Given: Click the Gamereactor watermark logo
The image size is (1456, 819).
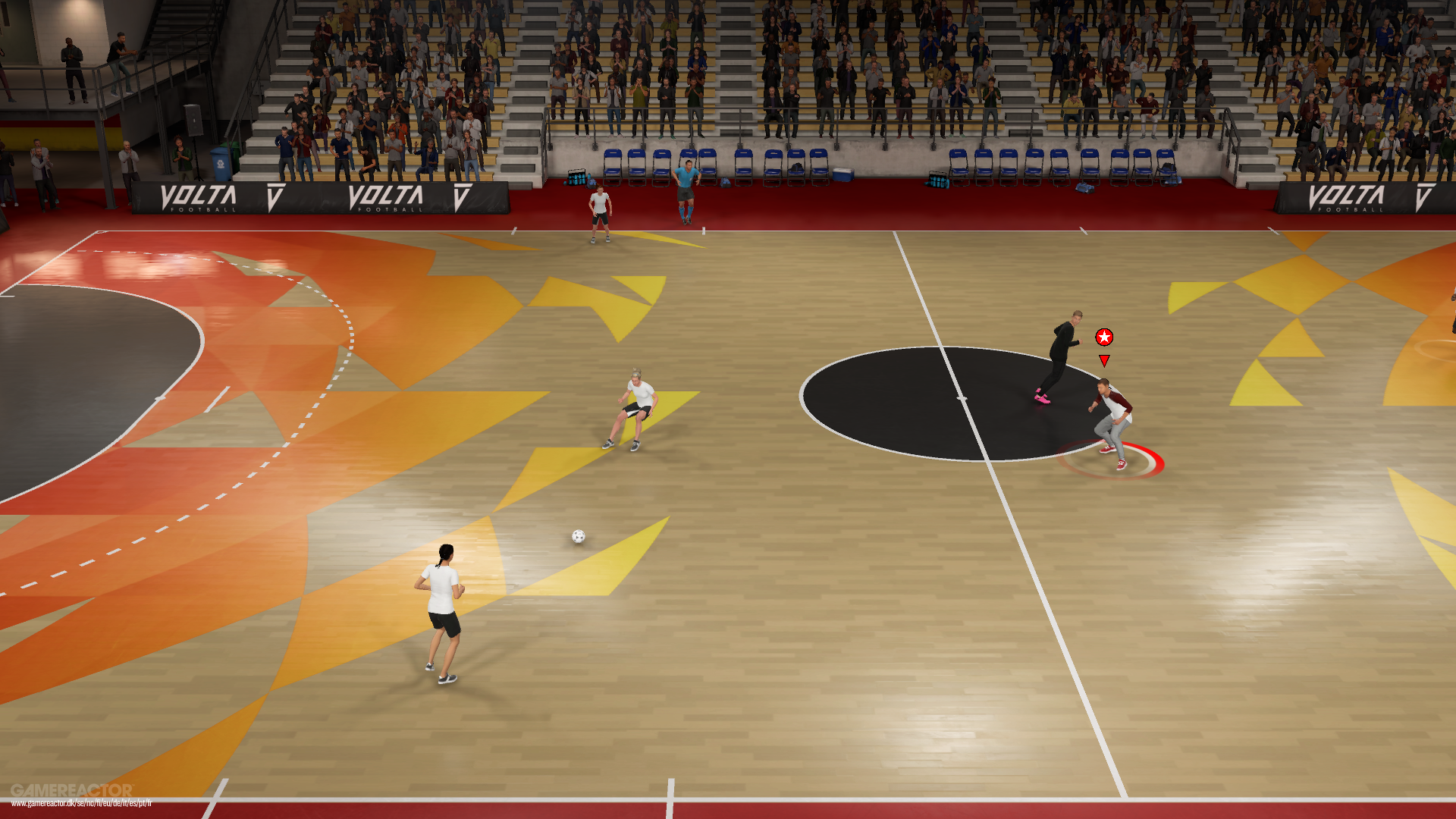Looking at the screenshot, I should pos(72,791).
